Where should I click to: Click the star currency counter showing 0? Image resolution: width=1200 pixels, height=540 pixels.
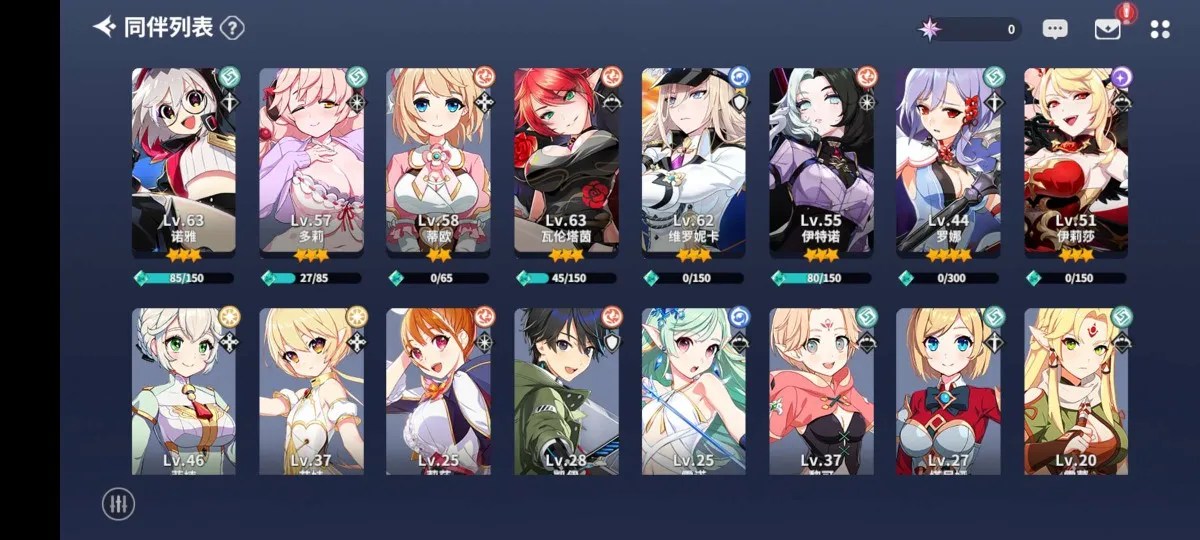click(969, 30)
